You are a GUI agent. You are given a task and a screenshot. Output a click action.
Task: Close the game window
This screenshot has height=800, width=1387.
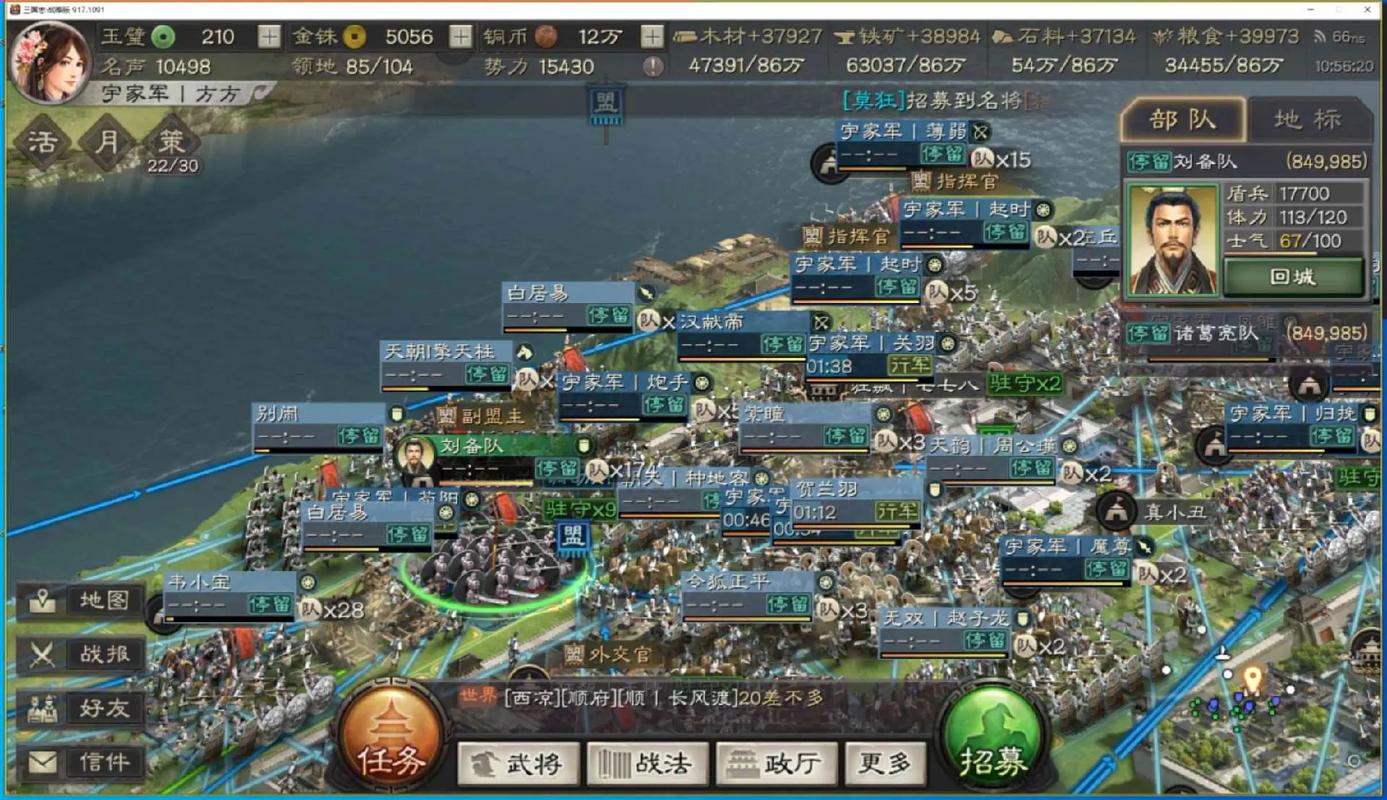[1367, 8]
